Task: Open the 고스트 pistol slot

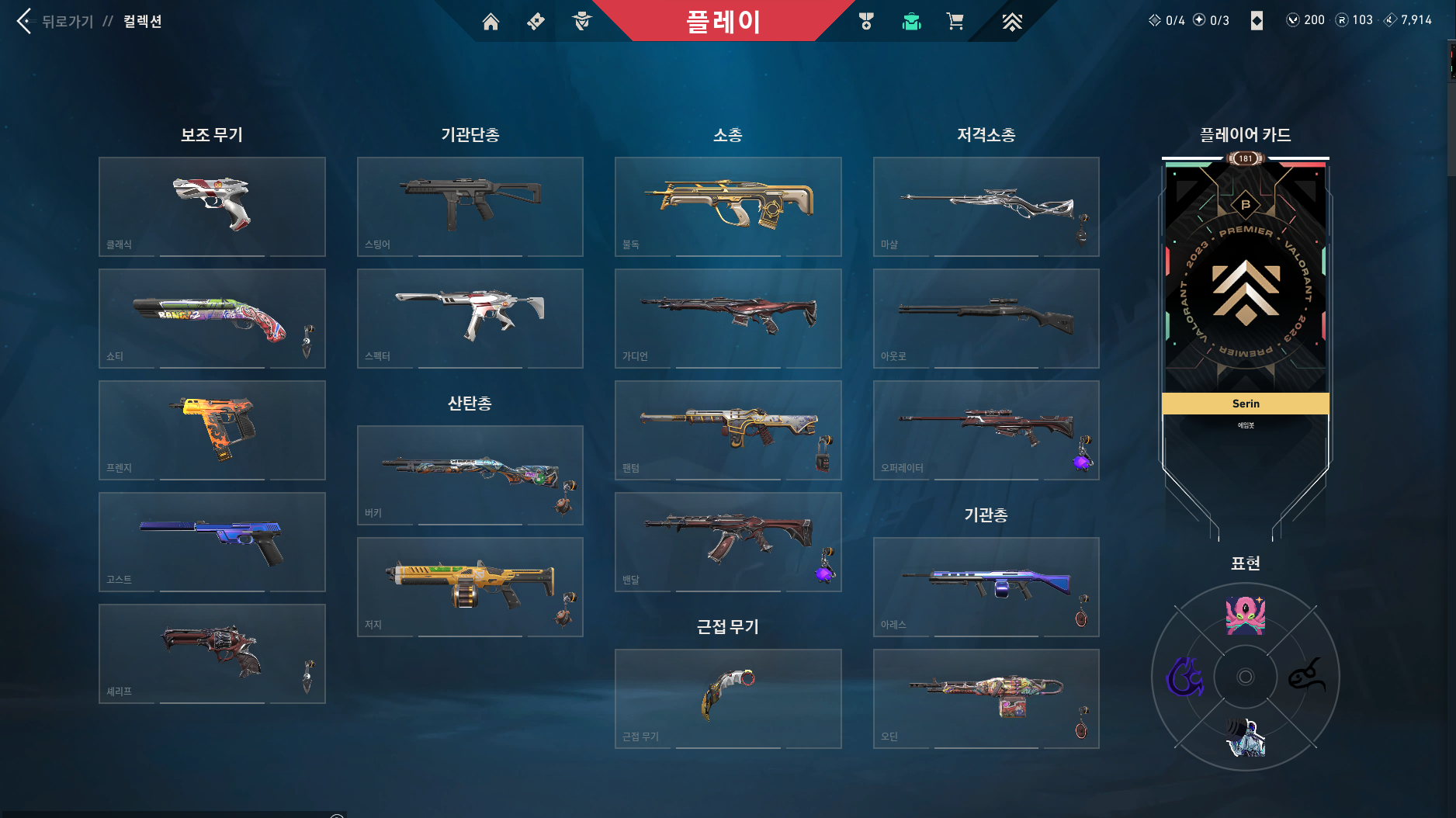Action: pyautogui.click(x=212, y=542)
